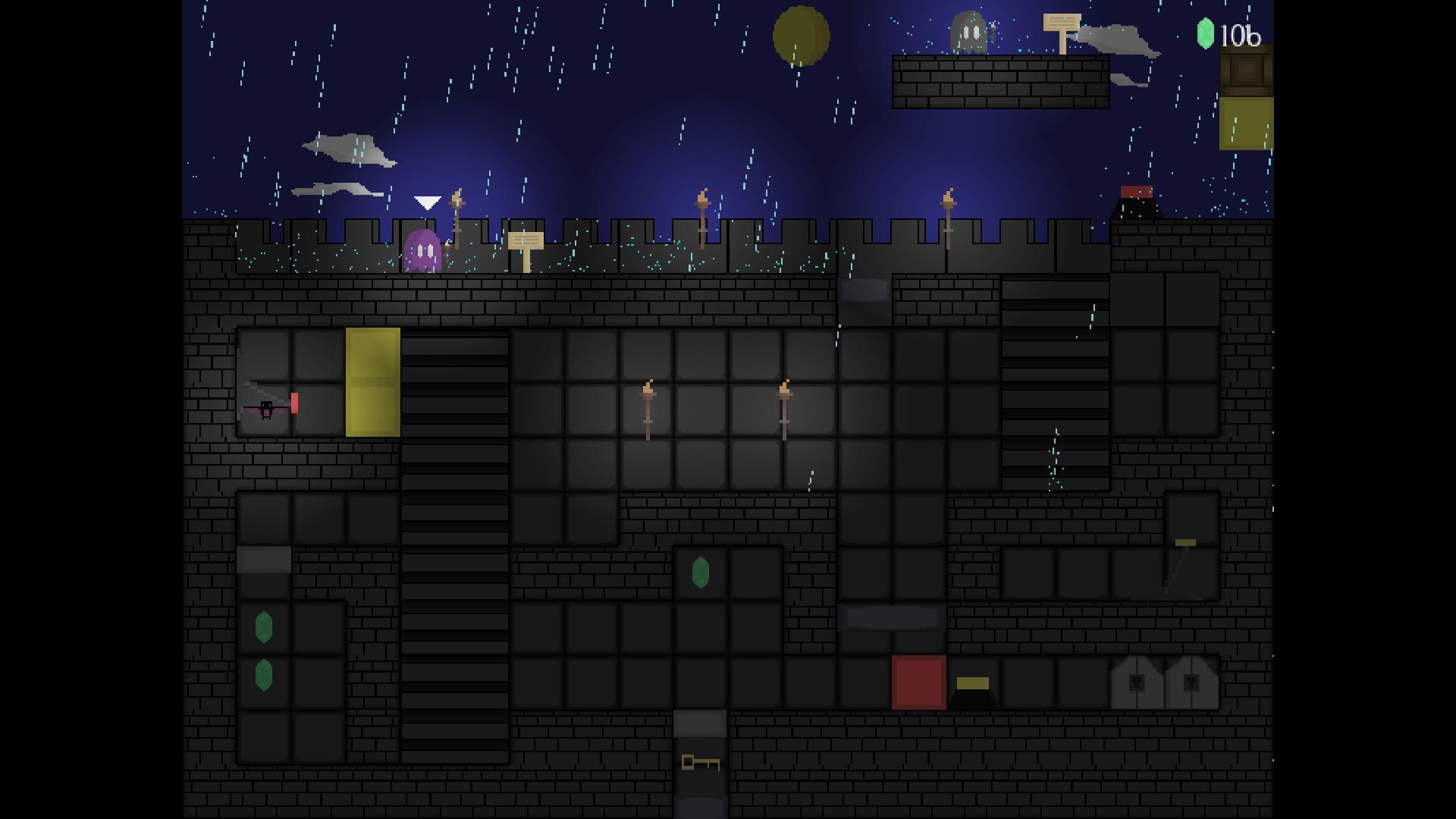This screenshot has height=819, width=1456.
Task: Click the red-capped chimney on the right battlement
Action: pyautogui.click(x=1136, y=199)
